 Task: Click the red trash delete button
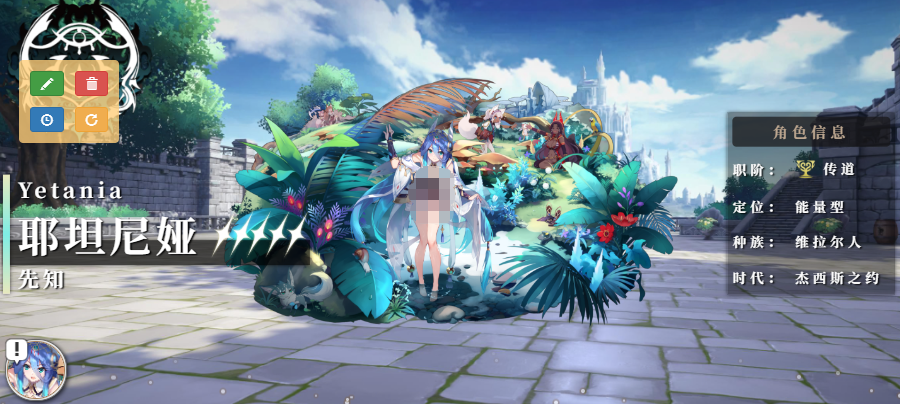91,84
